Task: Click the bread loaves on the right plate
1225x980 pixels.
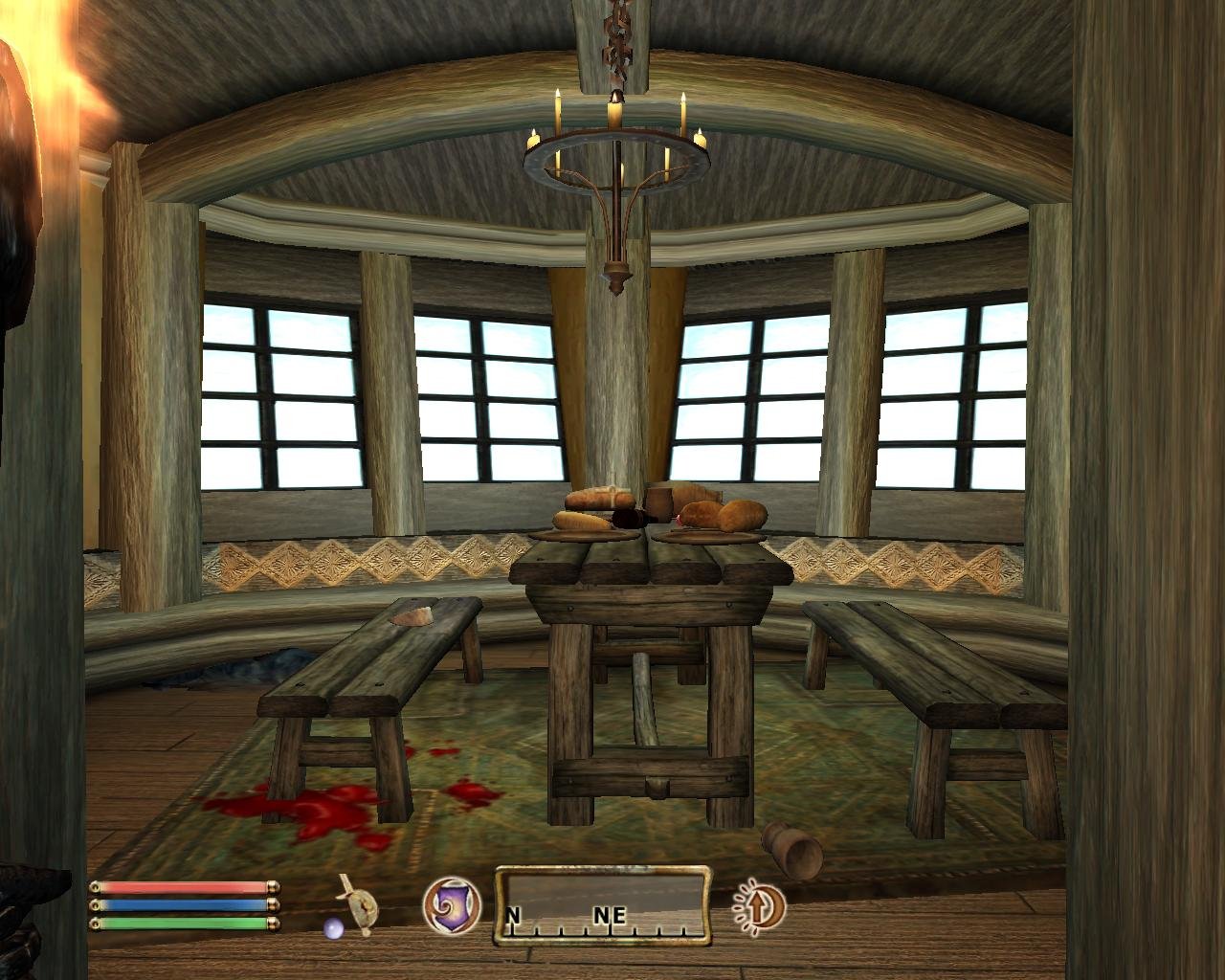Action: [x=727, y=517]
